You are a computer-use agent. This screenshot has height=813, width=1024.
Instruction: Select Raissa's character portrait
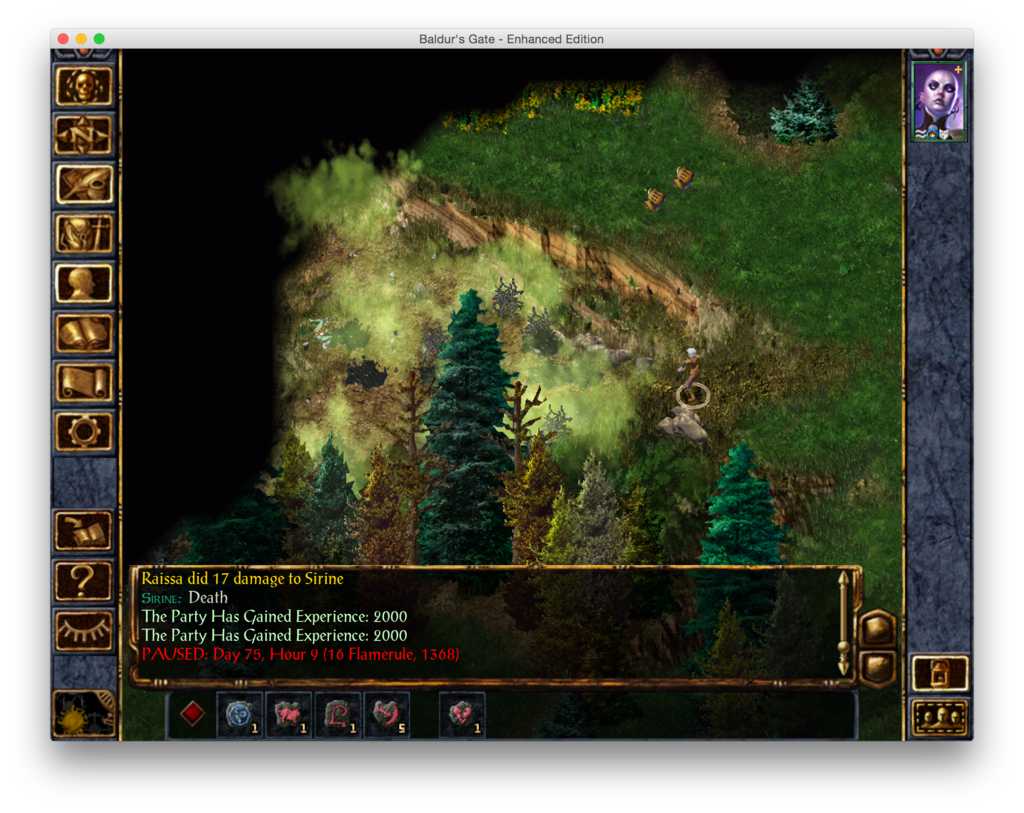pos(939,102)
